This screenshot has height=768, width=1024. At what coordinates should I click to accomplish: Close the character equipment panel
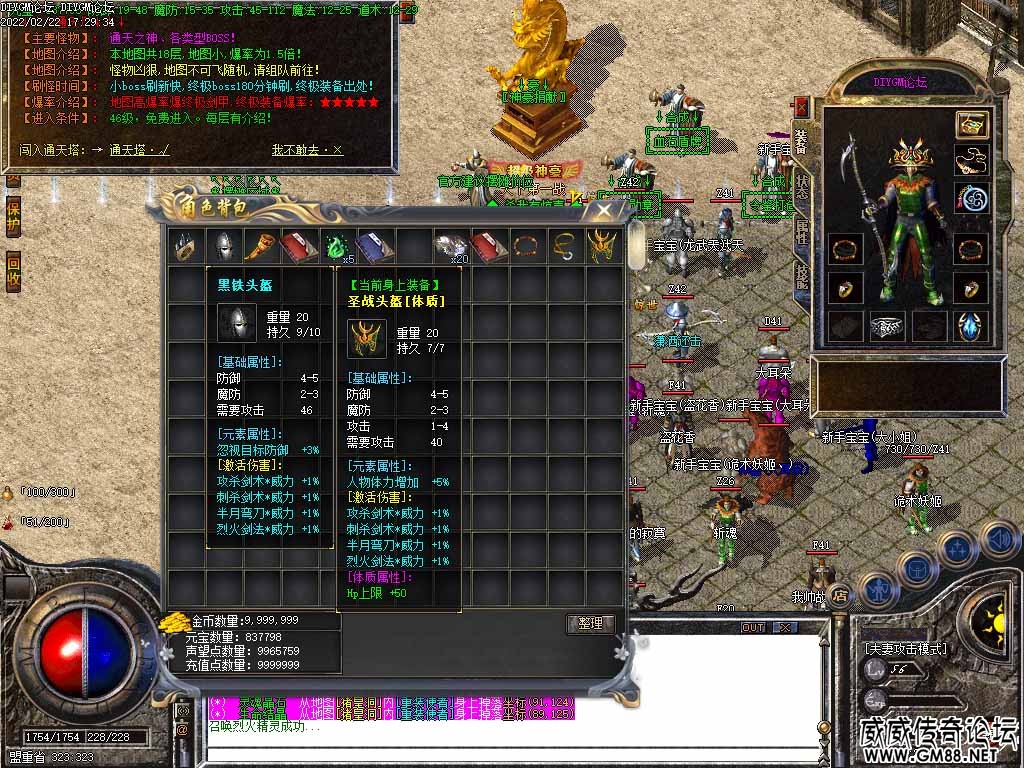click(x=801, y=106)
